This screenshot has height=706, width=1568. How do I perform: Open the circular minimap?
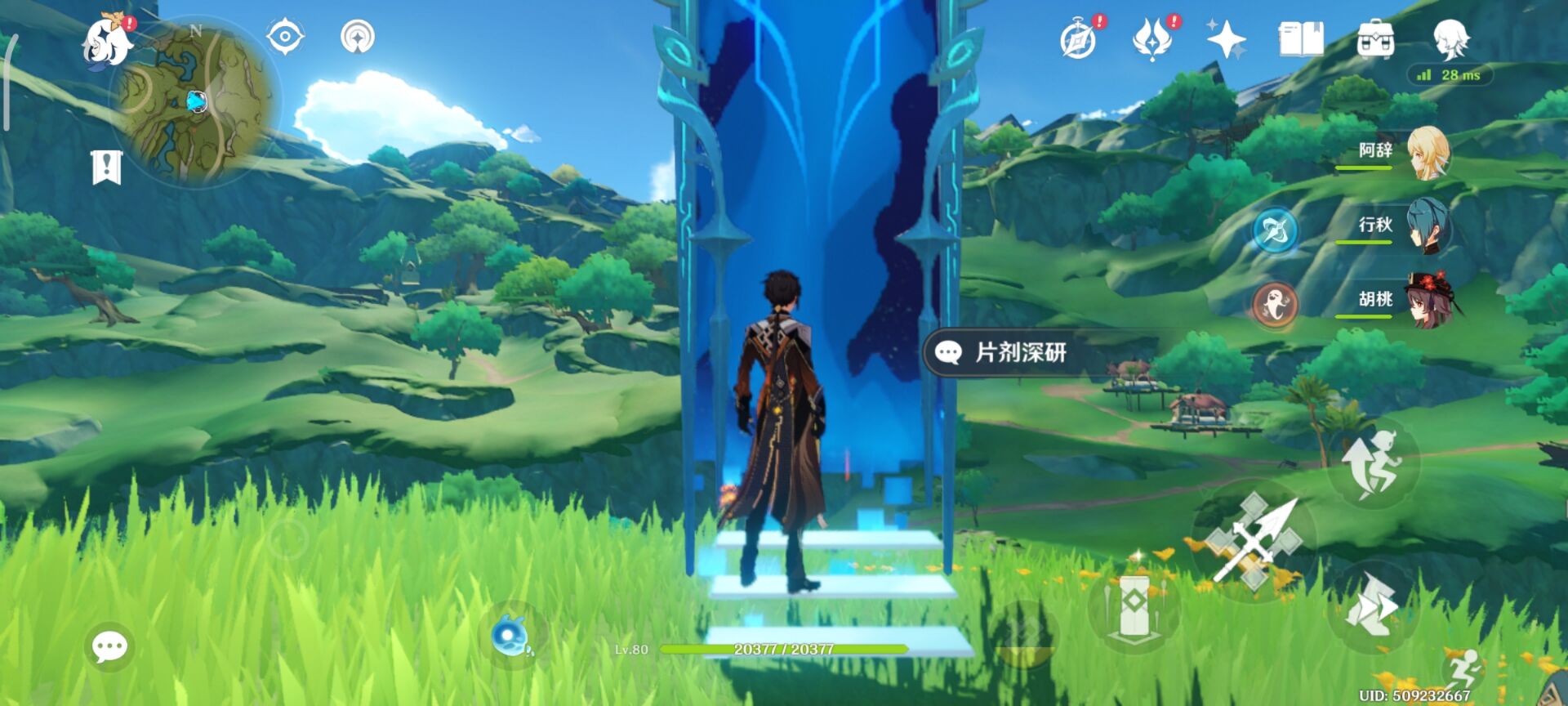click(x=196, y=102)
